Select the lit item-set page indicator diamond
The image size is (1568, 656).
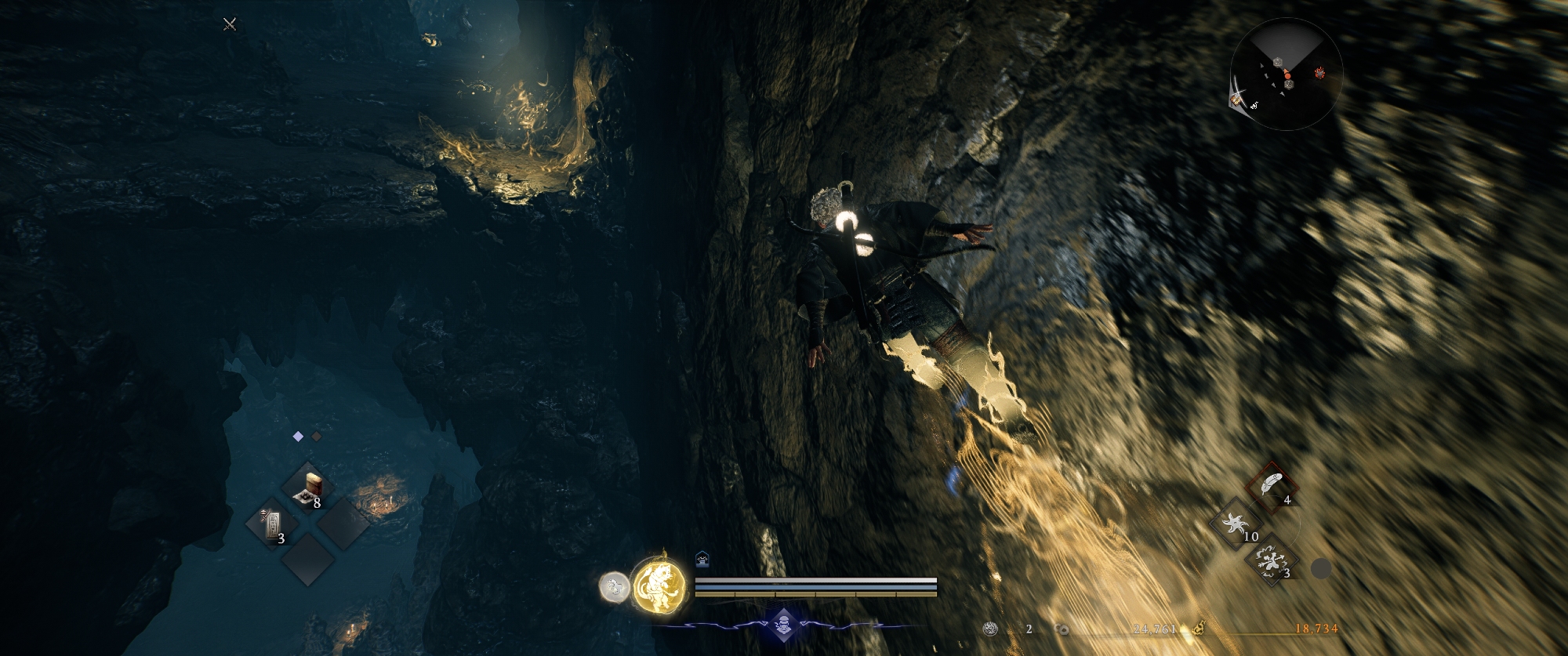298,437
